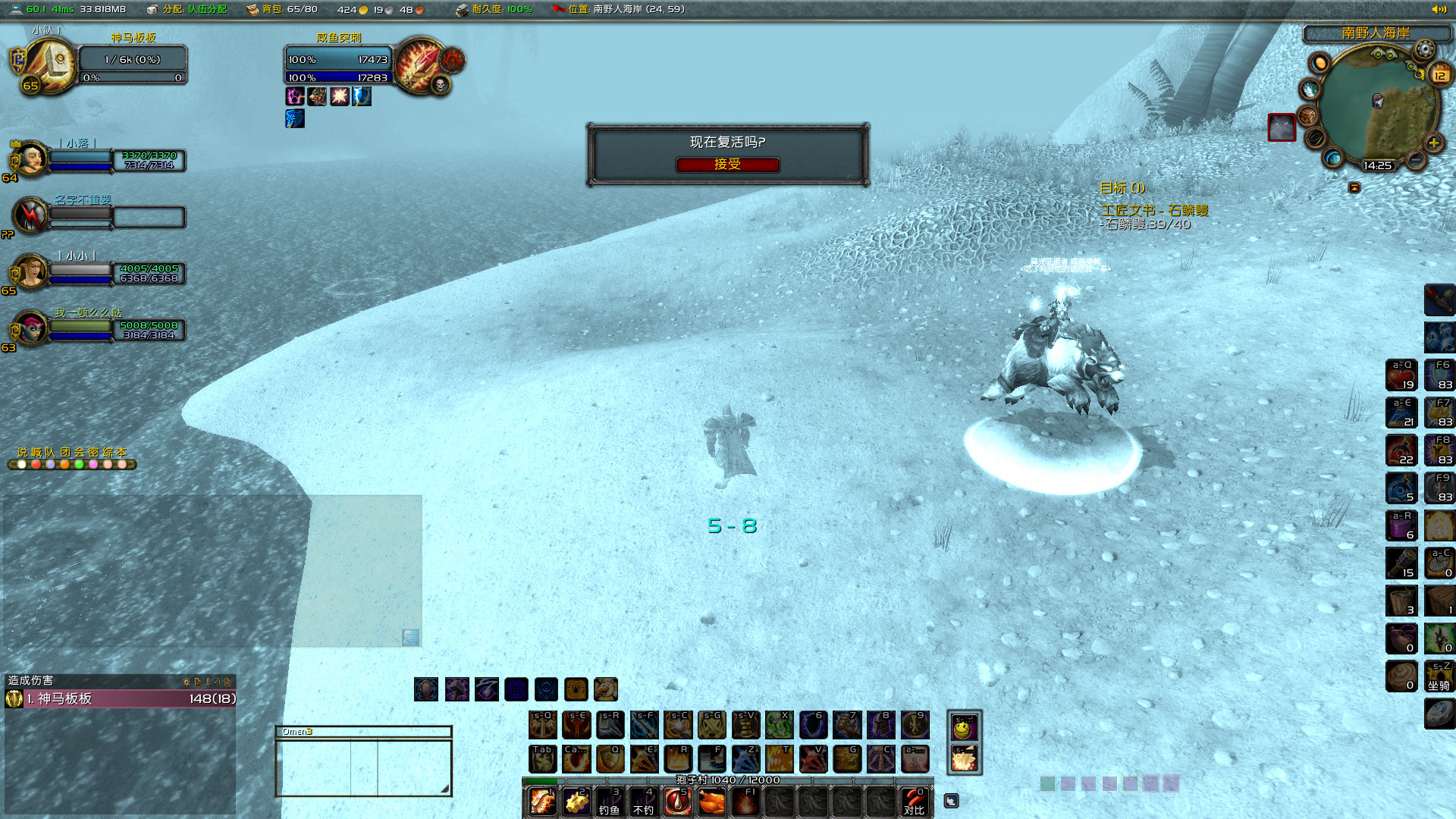The height and width of the screenshot is (819, 1456).
Task: Use the healing potion icon on slot 5
Action: point(677,802)
